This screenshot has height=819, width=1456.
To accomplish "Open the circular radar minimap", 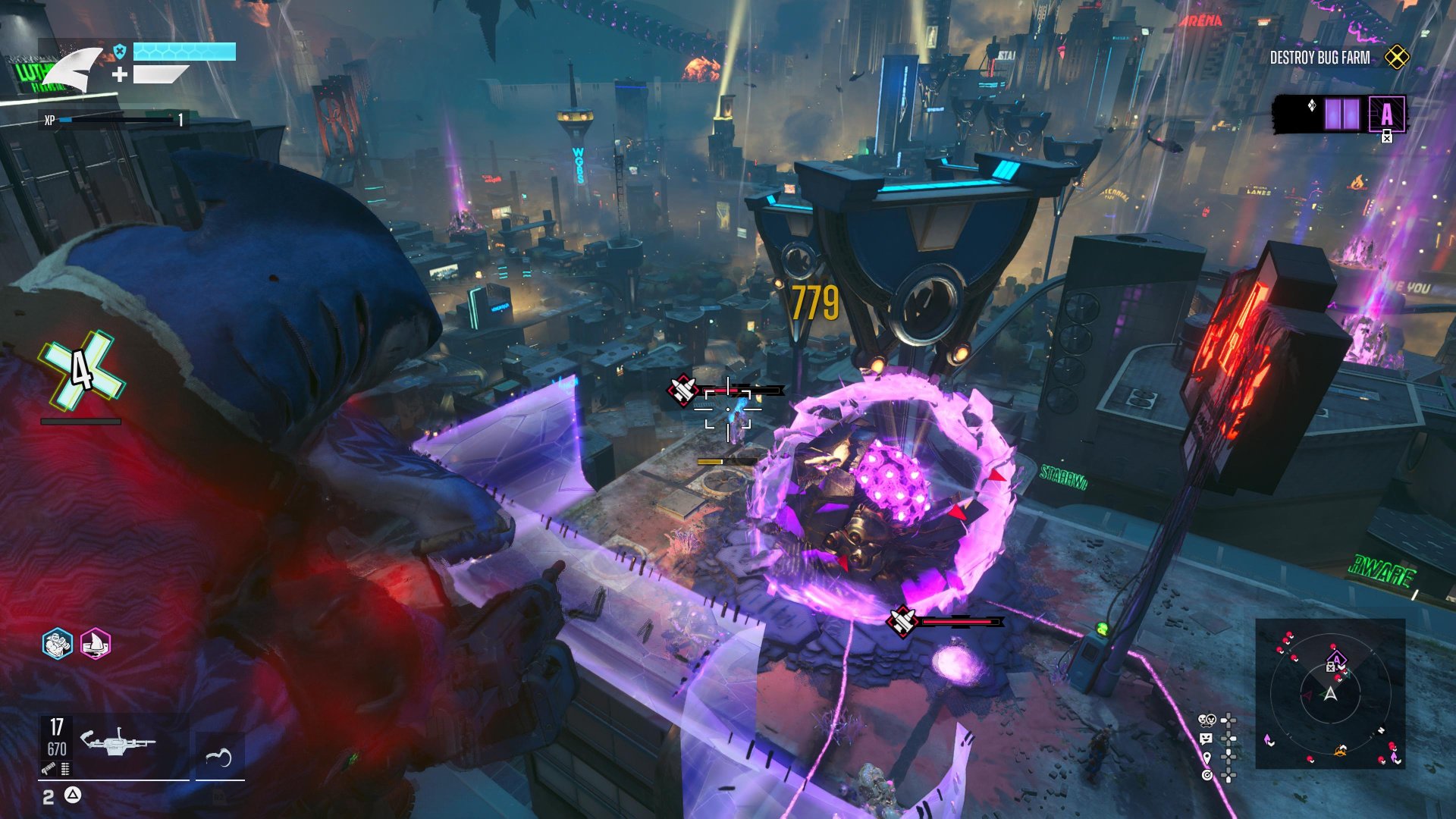I will tap(1330, 694).
